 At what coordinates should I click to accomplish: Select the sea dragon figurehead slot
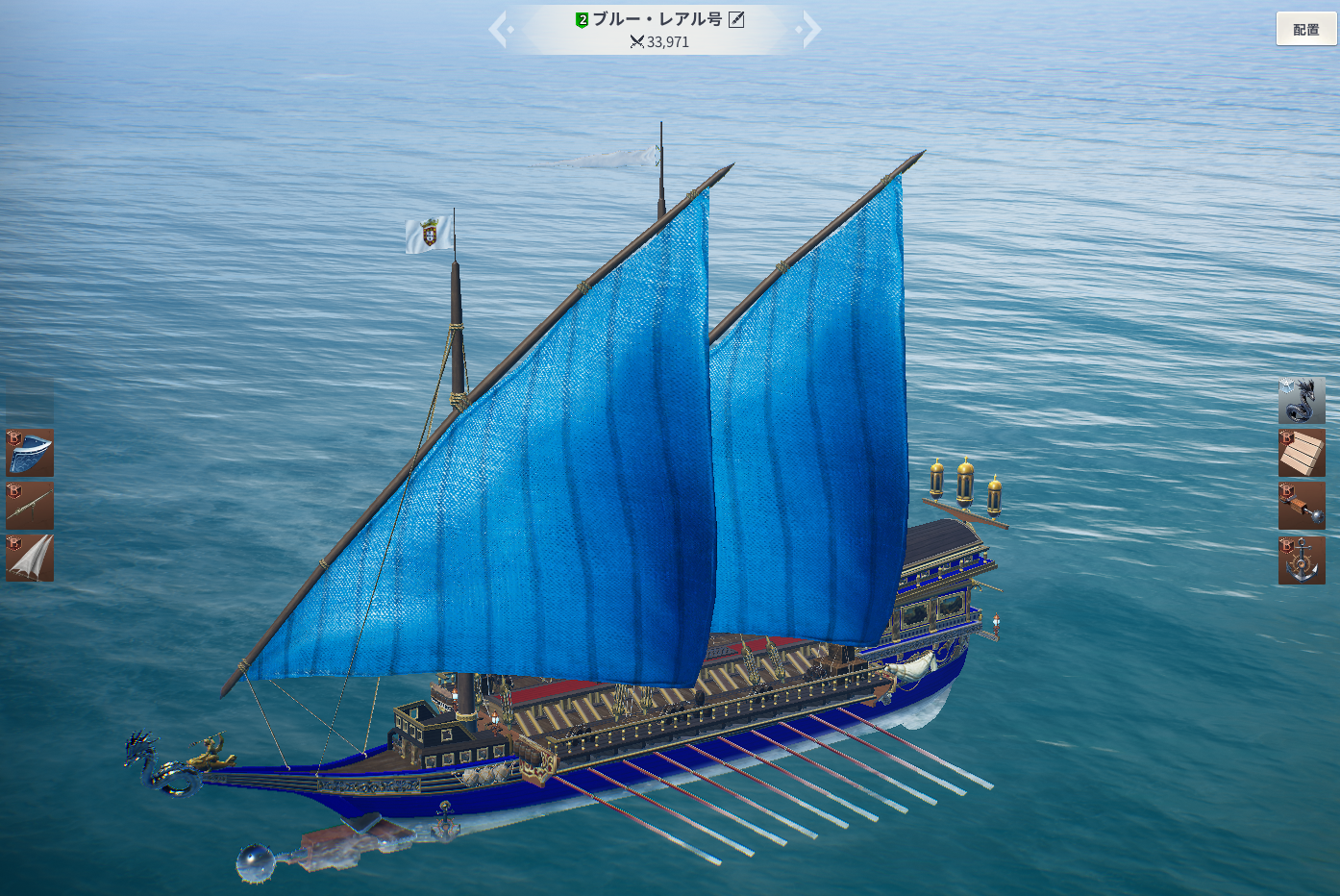1302,400
